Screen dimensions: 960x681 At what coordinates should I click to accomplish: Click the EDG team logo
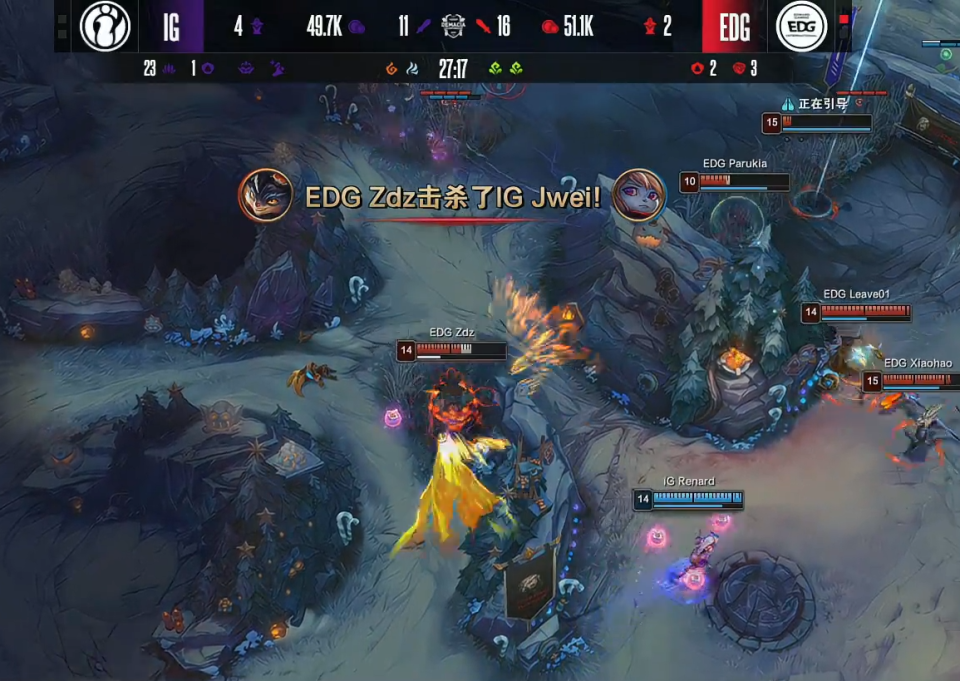(x=801, y=26)
